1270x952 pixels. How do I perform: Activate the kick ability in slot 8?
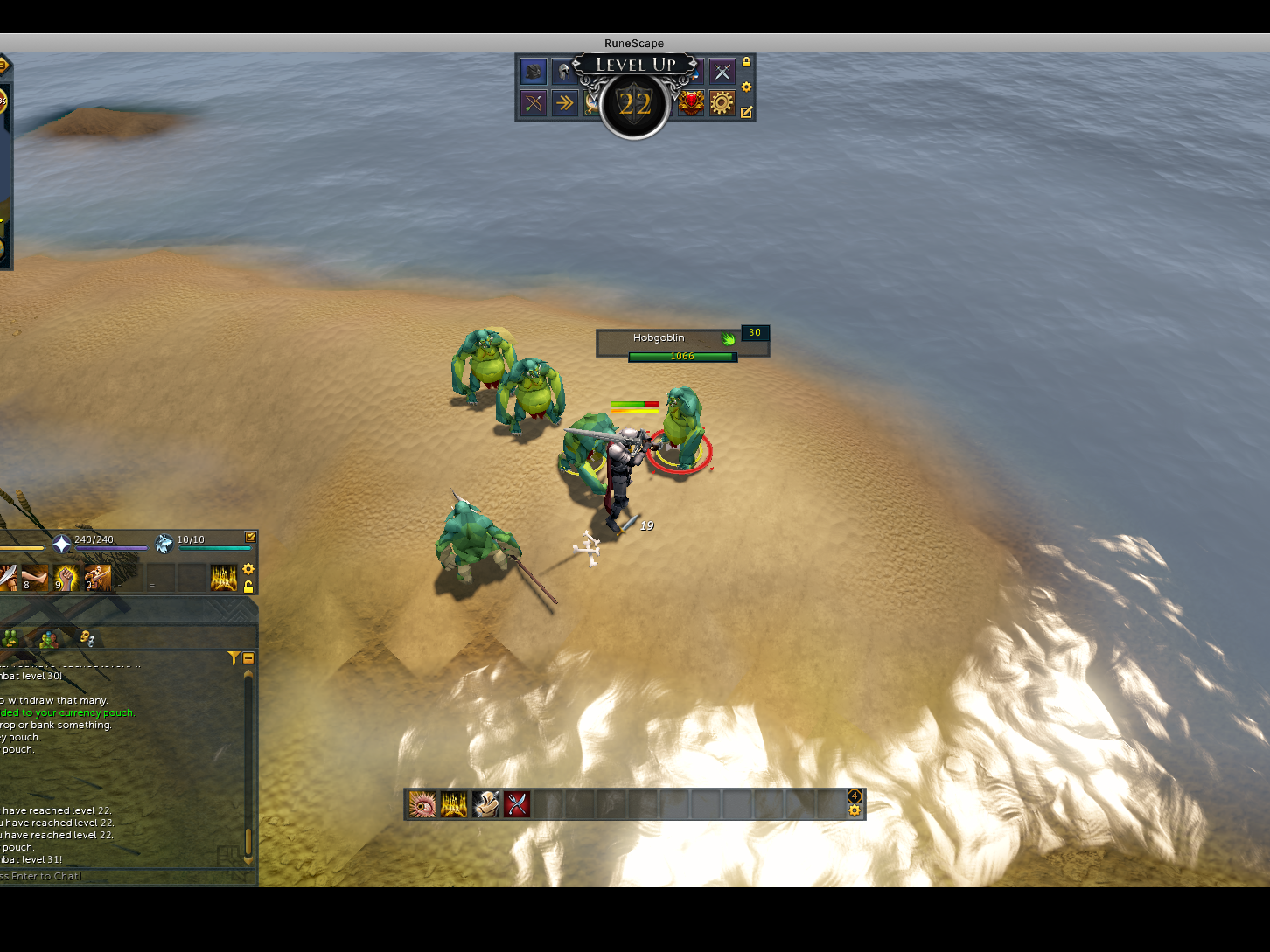pos(35,577)
